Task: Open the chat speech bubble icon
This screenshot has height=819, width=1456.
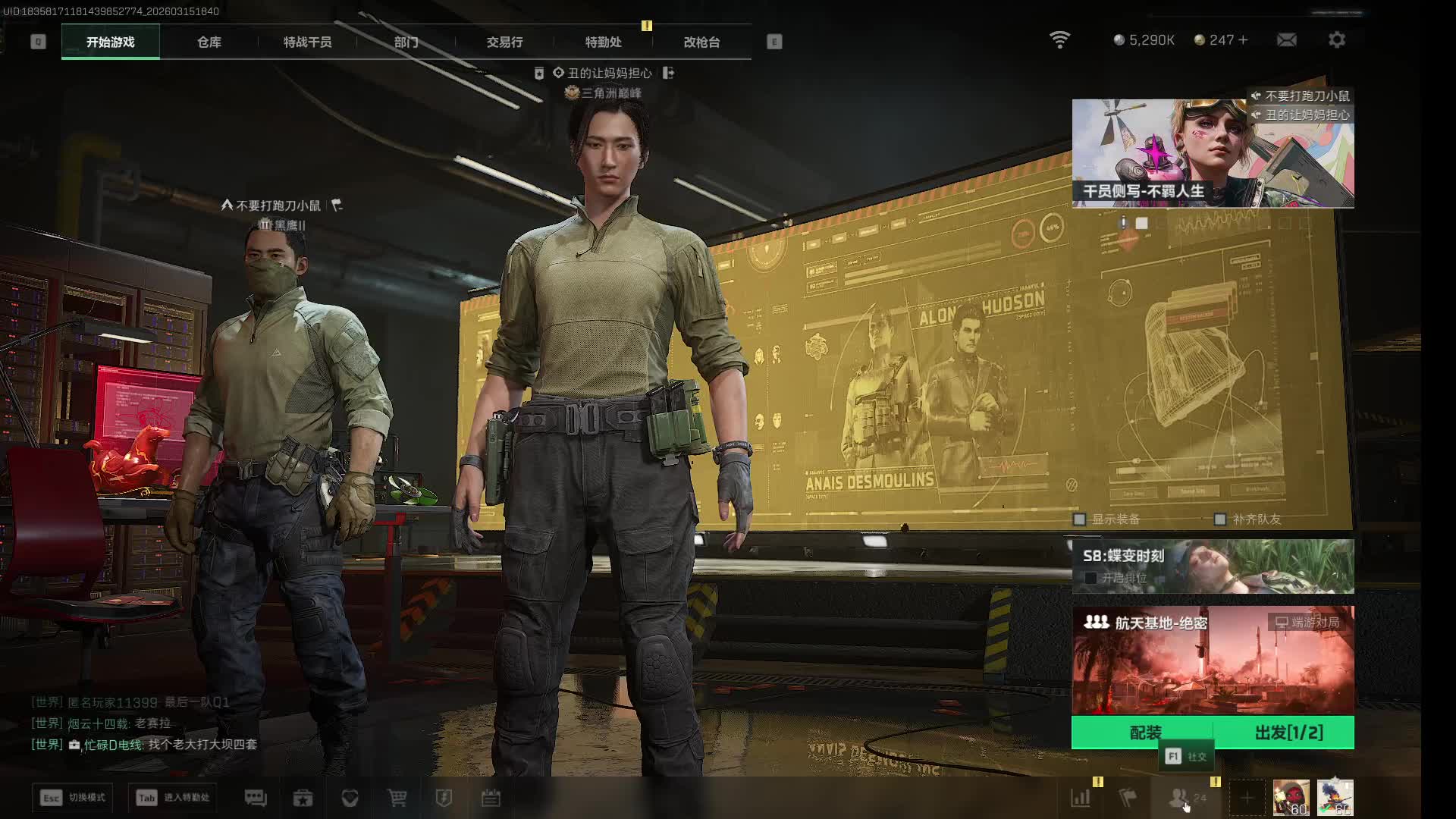Action: click(x=256, y=798)
